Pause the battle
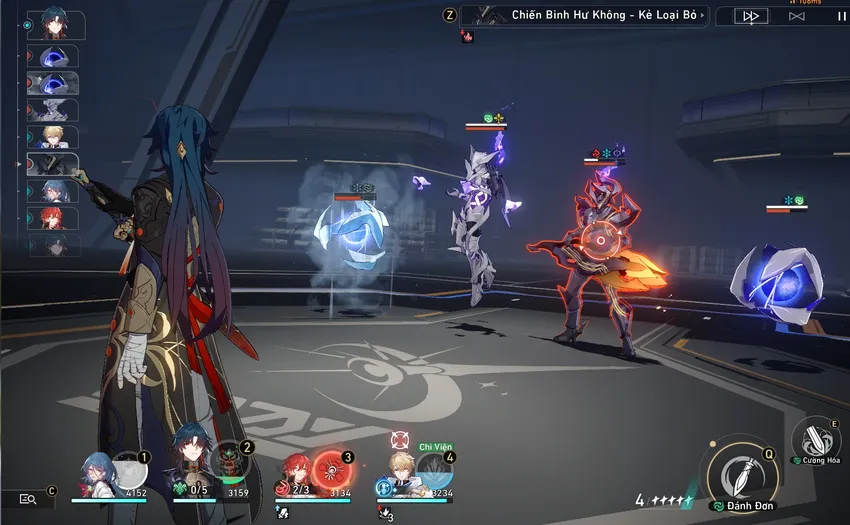Viewport: 850px width, 525px height. pos(839,16)
